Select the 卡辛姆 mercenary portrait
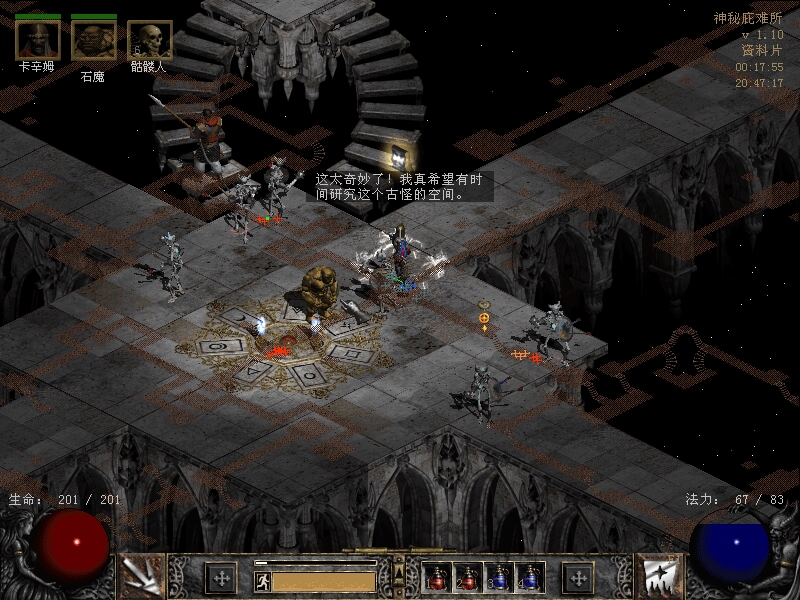Viewport: 800px width, 600px height. tap(36, 39)
